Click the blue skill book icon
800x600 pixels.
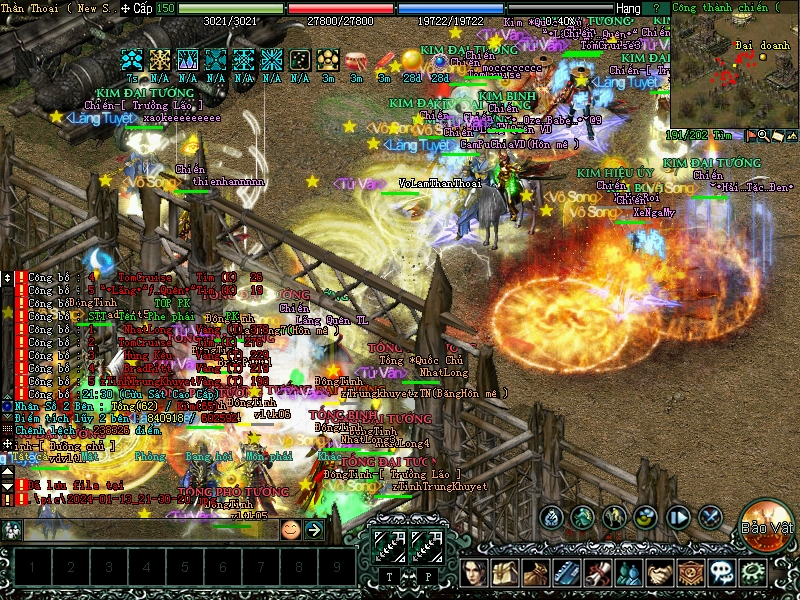pyautogui.click(x=568, y=573)
